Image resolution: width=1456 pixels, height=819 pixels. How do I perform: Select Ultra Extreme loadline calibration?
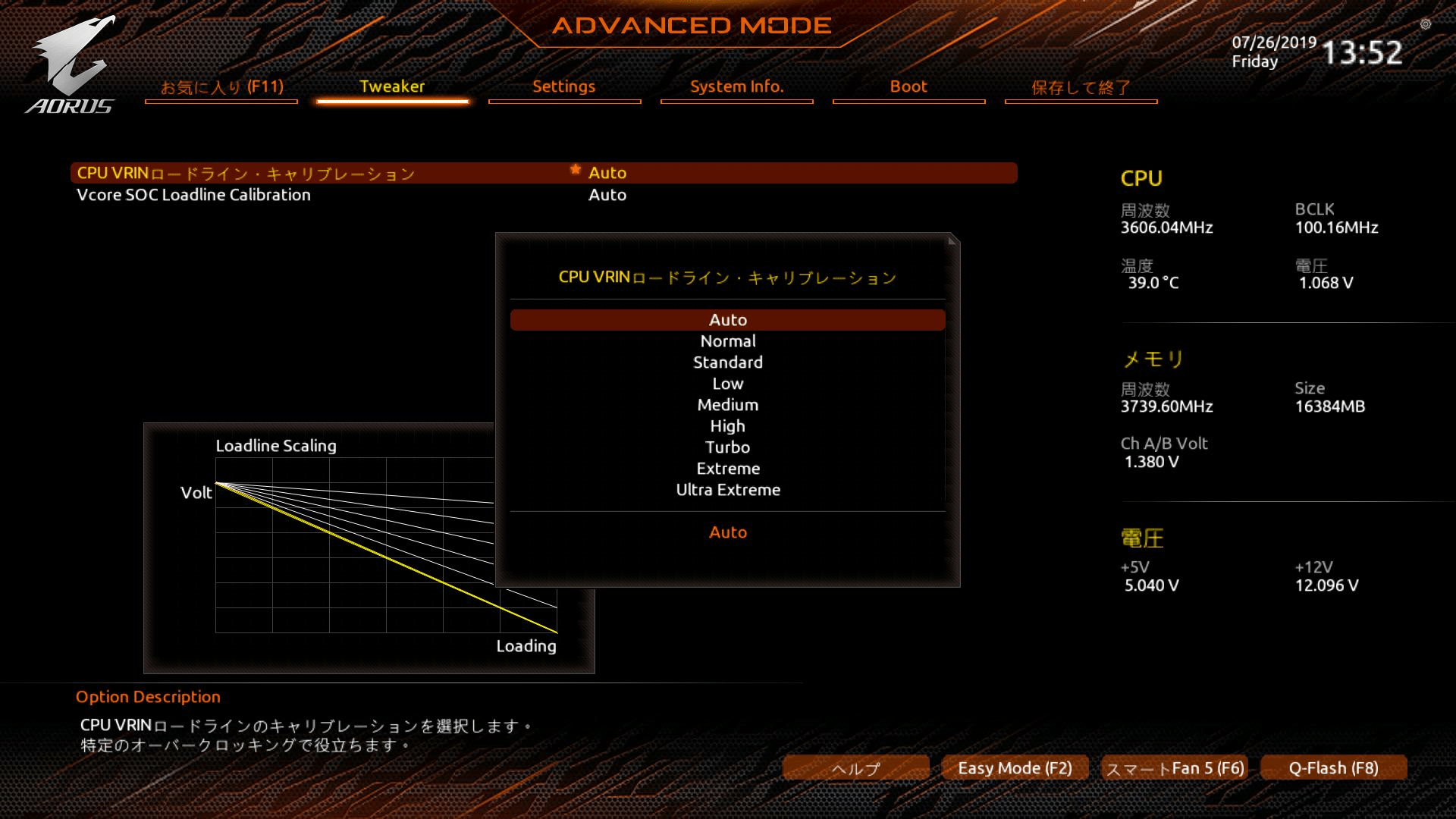click(728, 490)
